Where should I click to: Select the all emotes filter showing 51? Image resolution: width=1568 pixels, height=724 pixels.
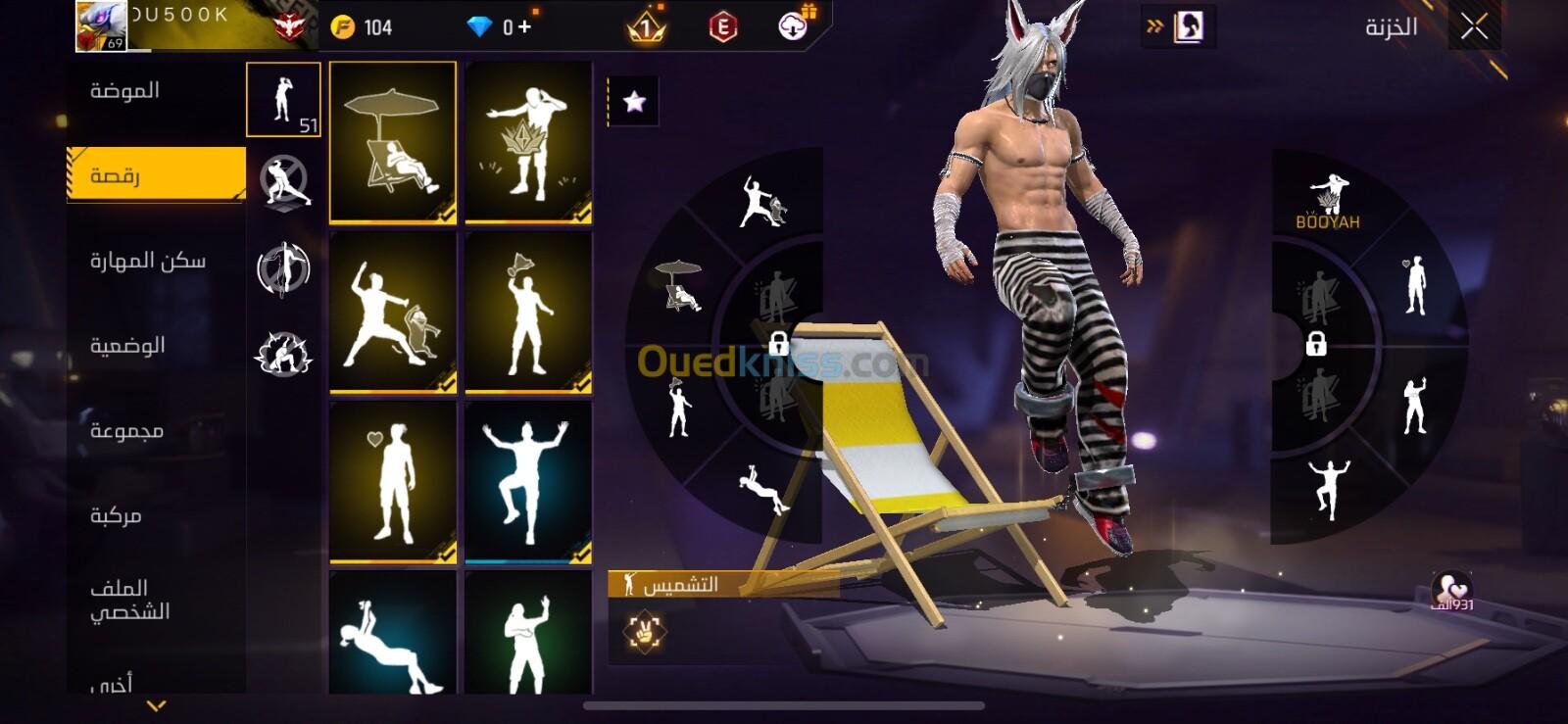click(x=283, y=100)
